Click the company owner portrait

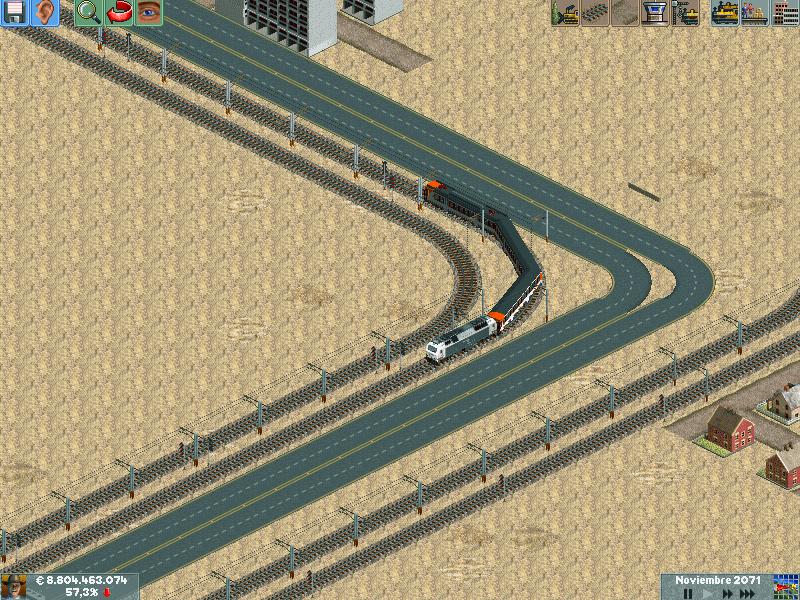[x=14, y=586]
